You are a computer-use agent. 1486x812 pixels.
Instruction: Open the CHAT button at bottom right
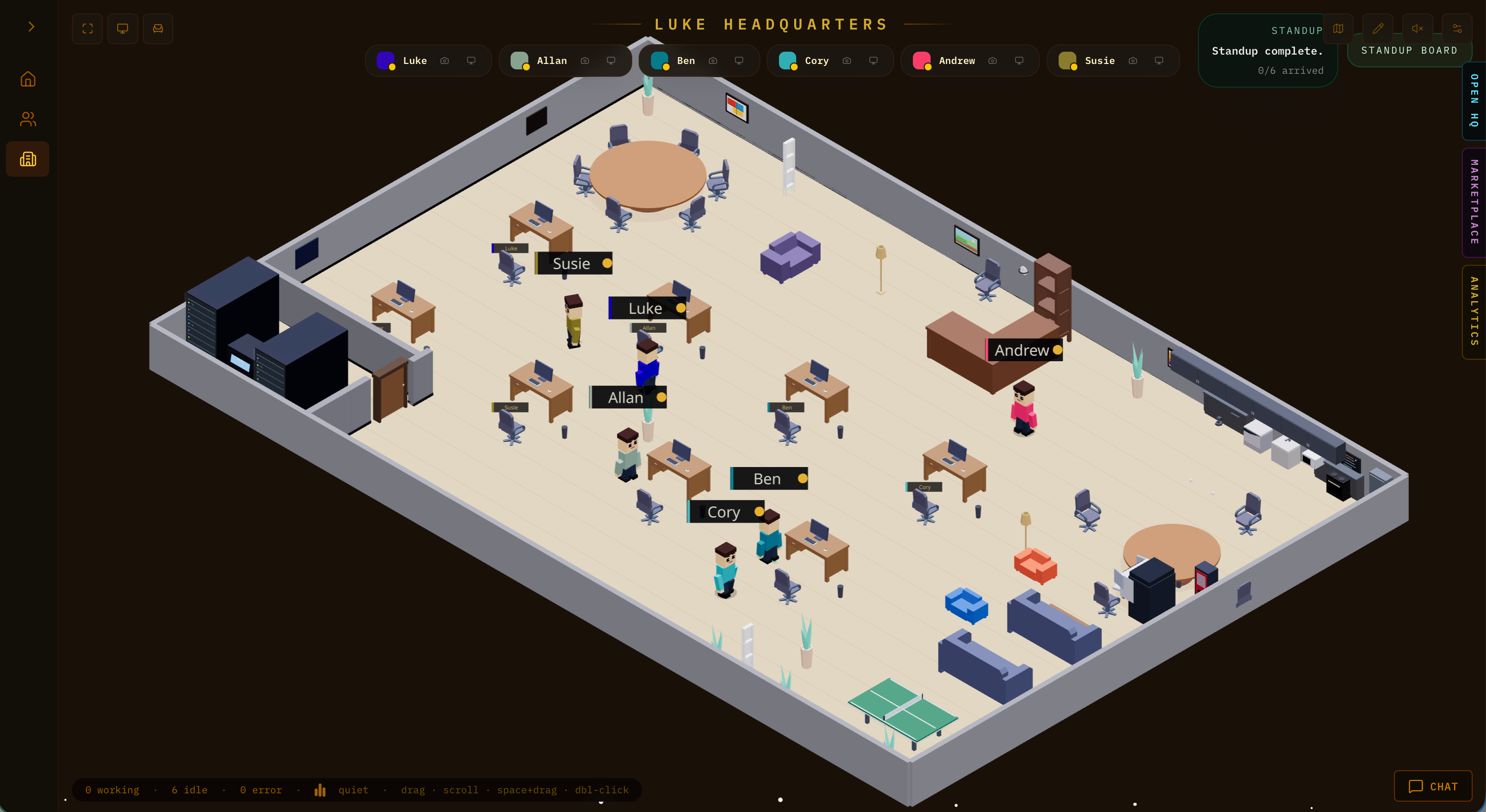[1433, 786]
